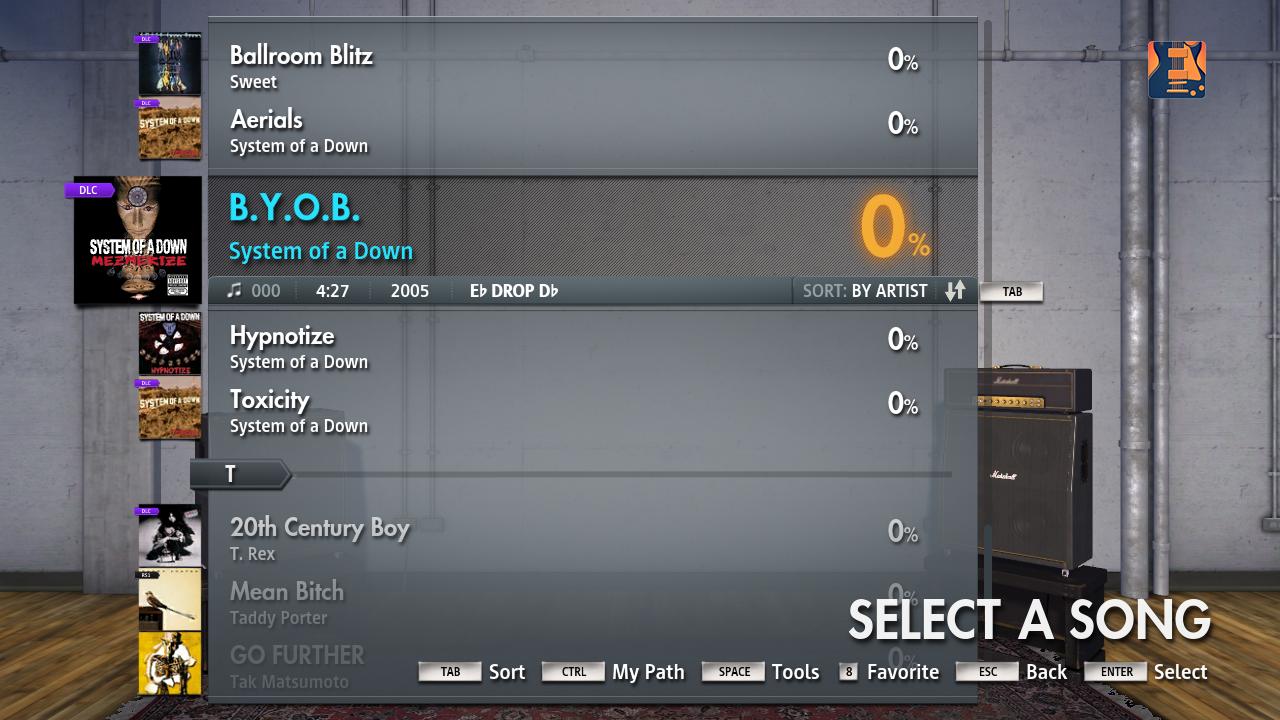Open My Path from the footer
The height and width of the screenshot is (720, 1280).
tap(614, 672)
